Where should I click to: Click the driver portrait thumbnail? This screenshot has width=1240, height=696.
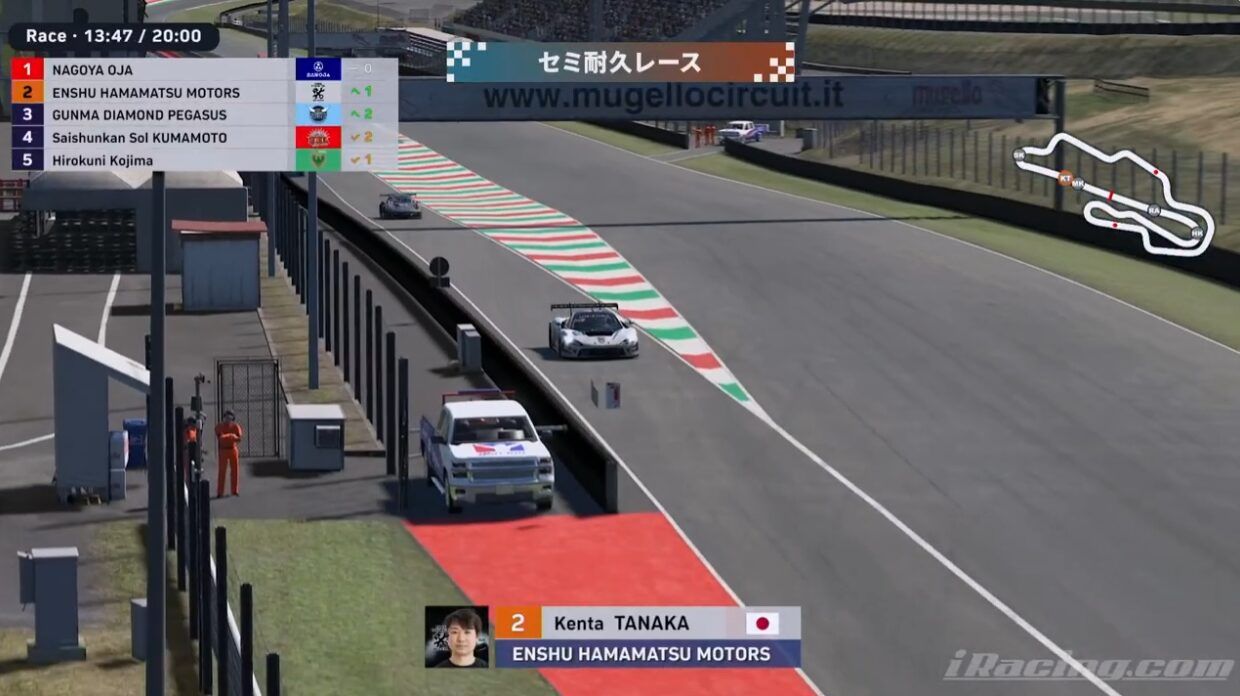(457, 636)
